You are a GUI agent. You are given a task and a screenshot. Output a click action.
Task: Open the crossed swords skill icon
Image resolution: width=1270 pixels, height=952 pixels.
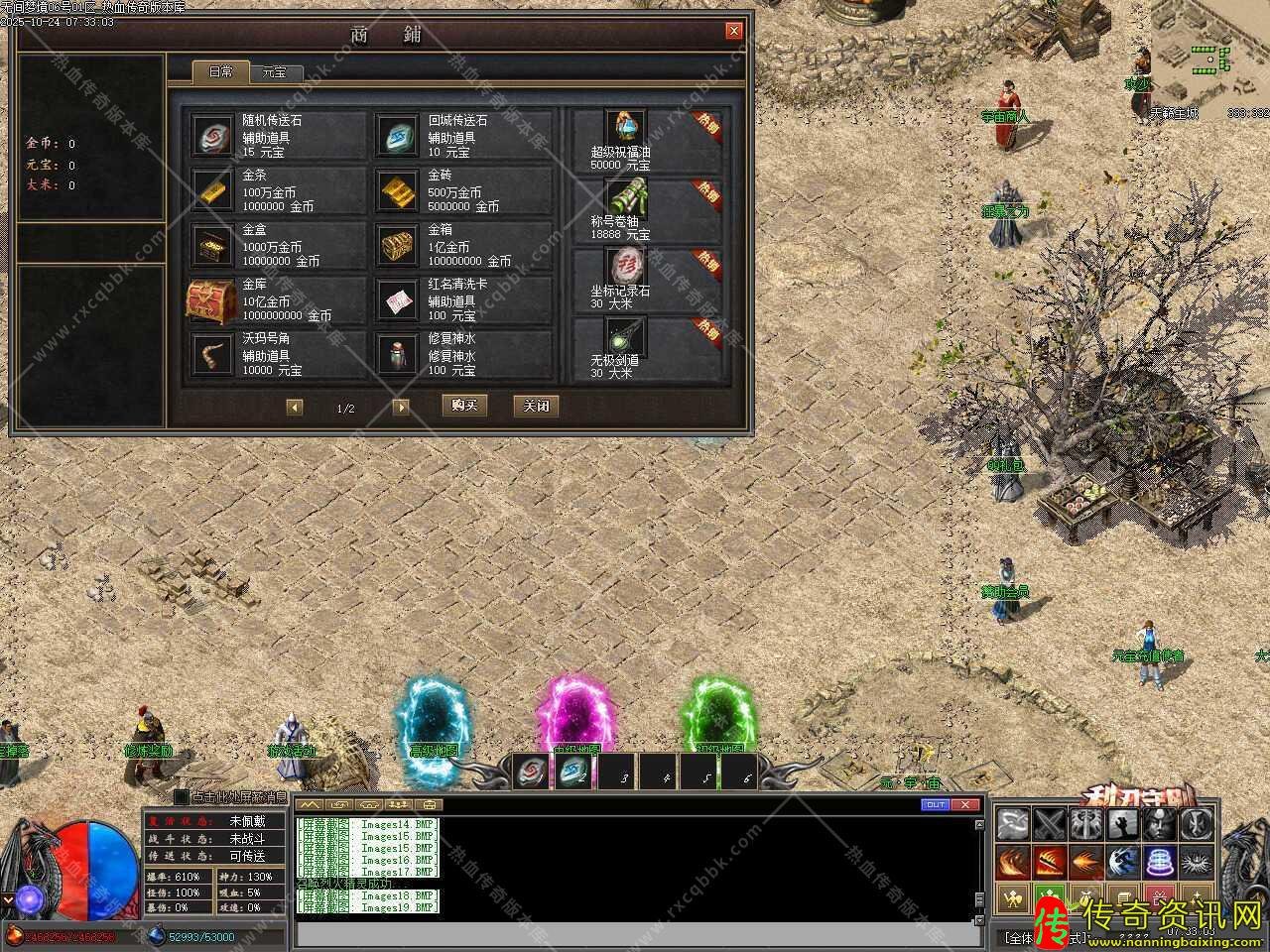pos(1049,824)
